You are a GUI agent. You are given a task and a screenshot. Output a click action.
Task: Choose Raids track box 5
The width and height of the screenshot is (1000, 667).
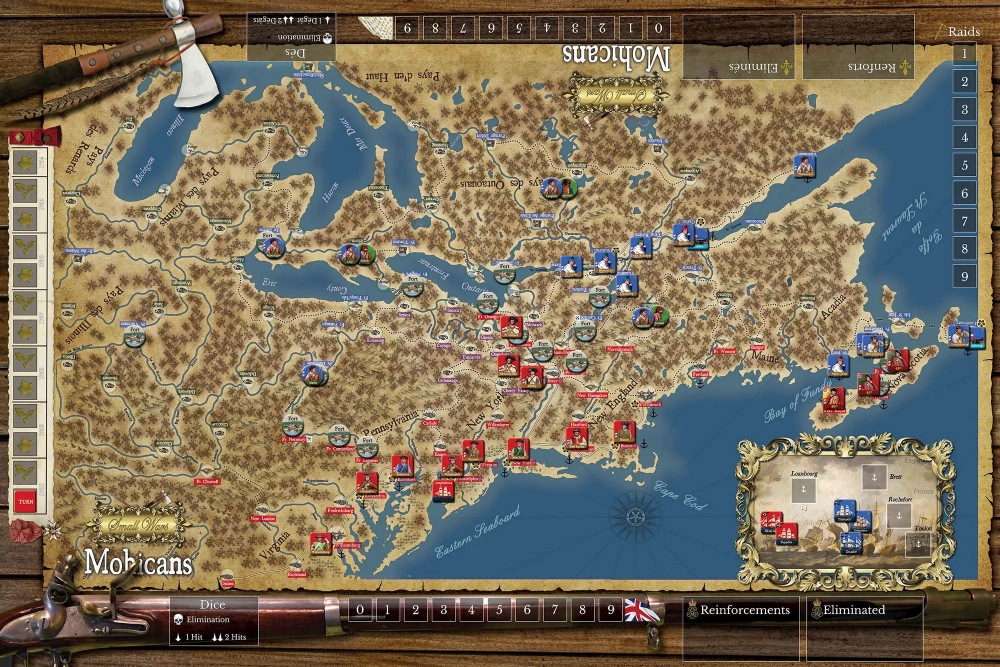point(964,165)
